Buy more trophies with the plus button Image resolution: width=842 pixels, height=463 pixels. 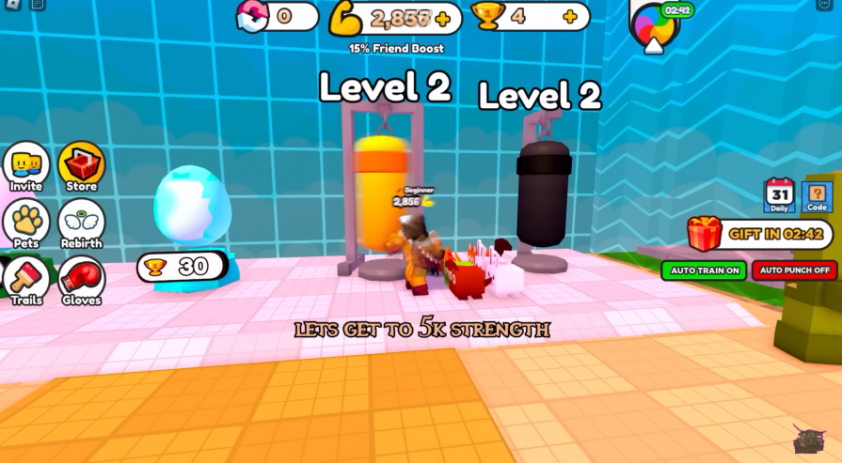pyautogui.click(x=570, y=17)
